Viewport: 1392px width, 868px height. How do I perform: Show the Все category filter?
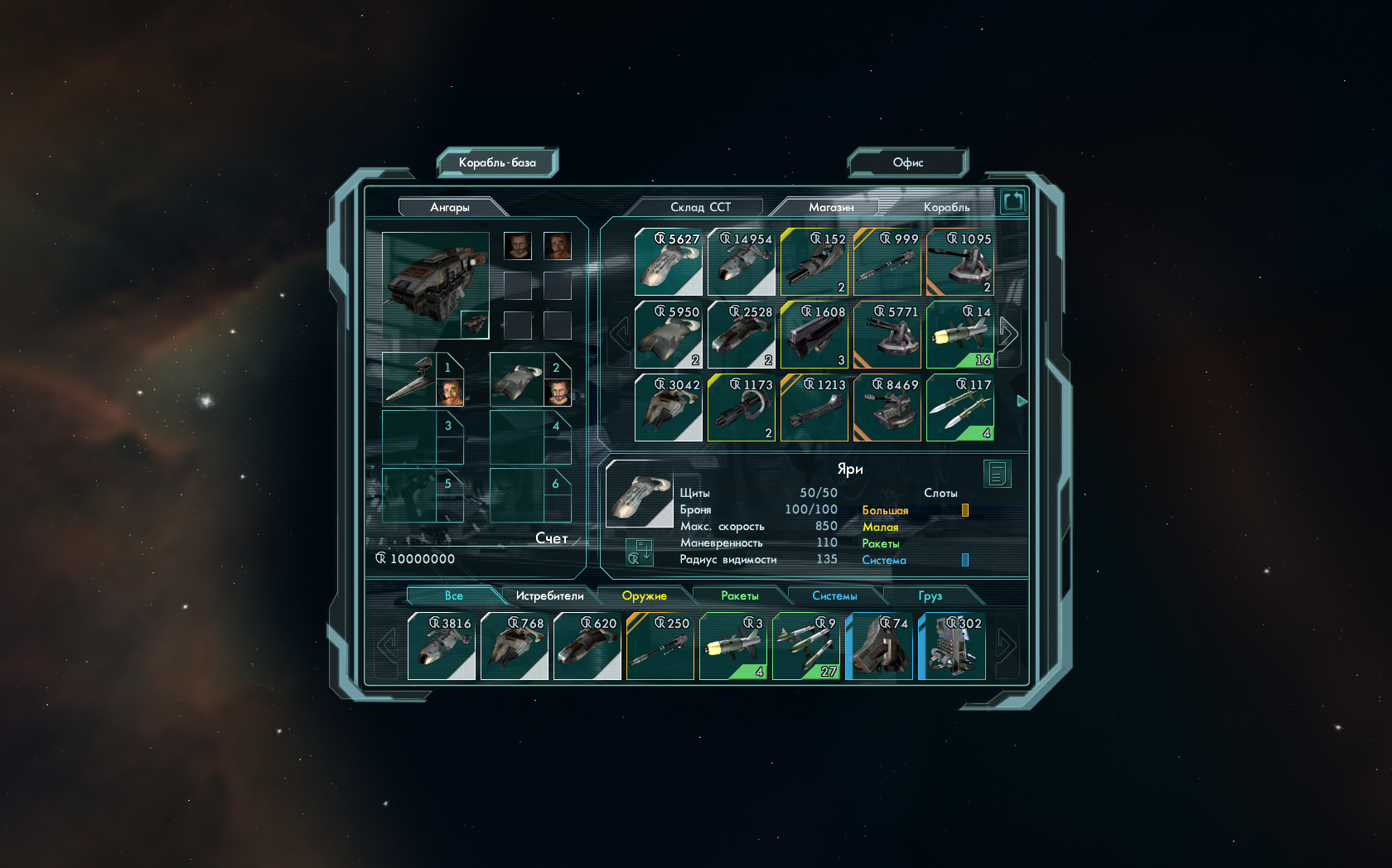453,596
